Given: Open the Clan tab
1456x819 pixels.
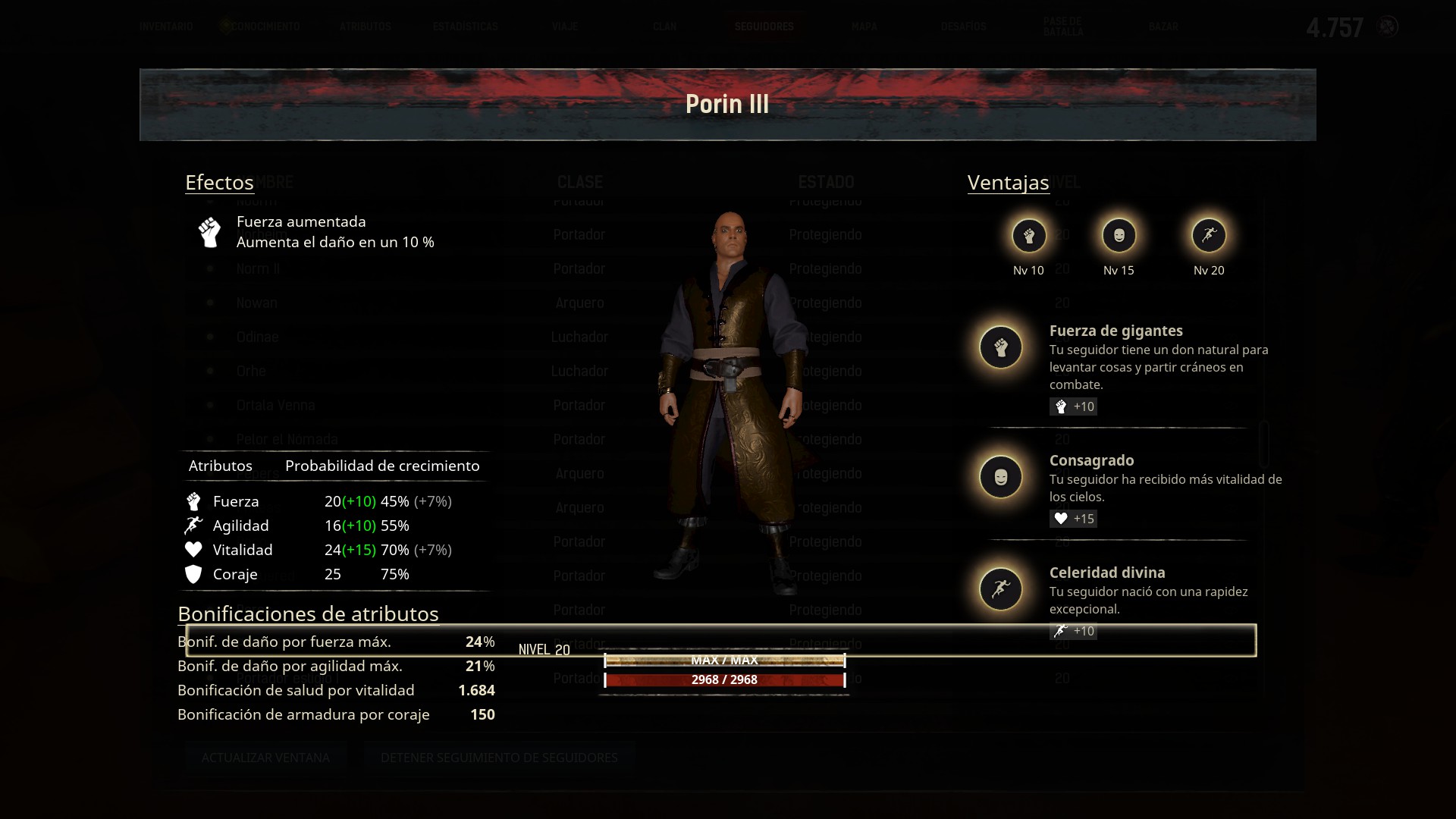Looking at the screenshot, I should point(664,27).
